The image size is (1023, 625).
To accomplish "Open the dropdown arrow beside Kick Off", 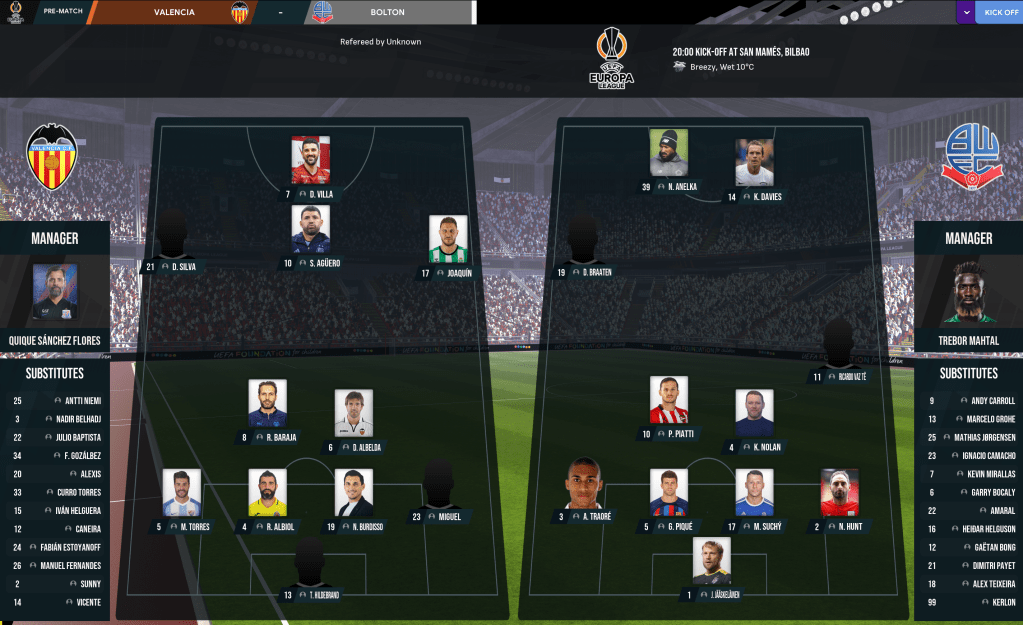I will (x=966, y=12).
